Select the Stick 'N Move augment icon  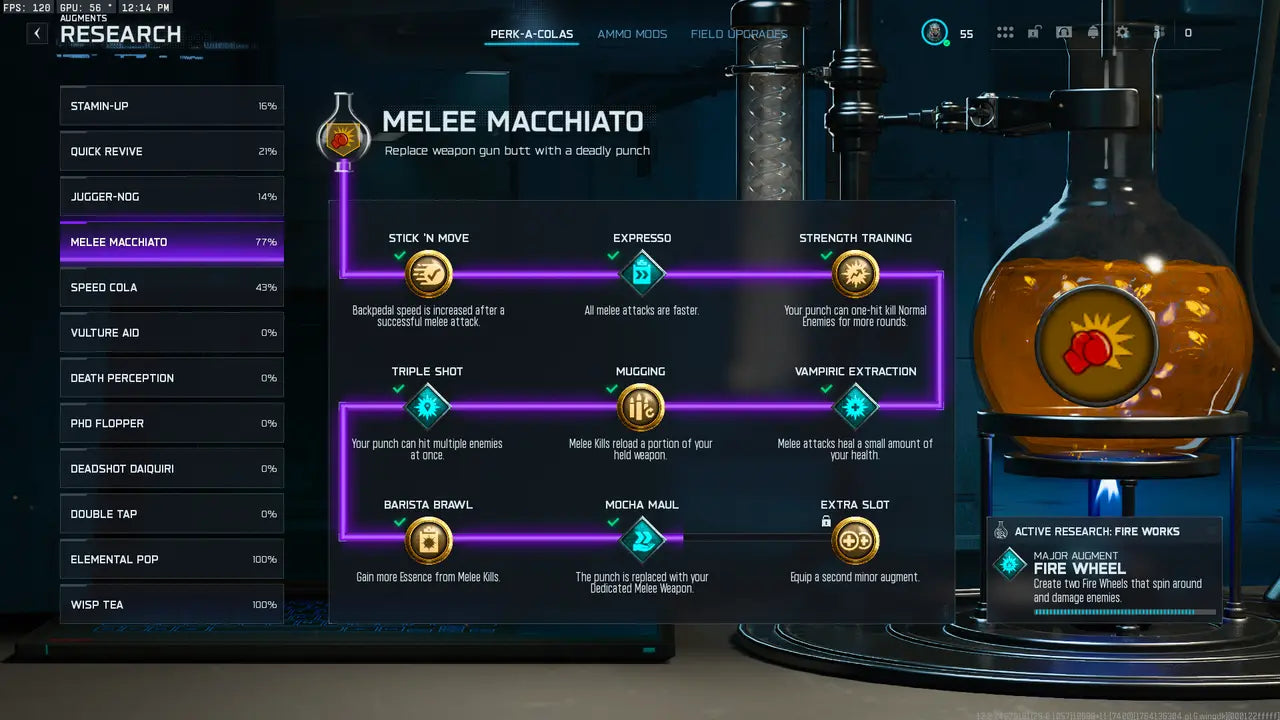429,274
